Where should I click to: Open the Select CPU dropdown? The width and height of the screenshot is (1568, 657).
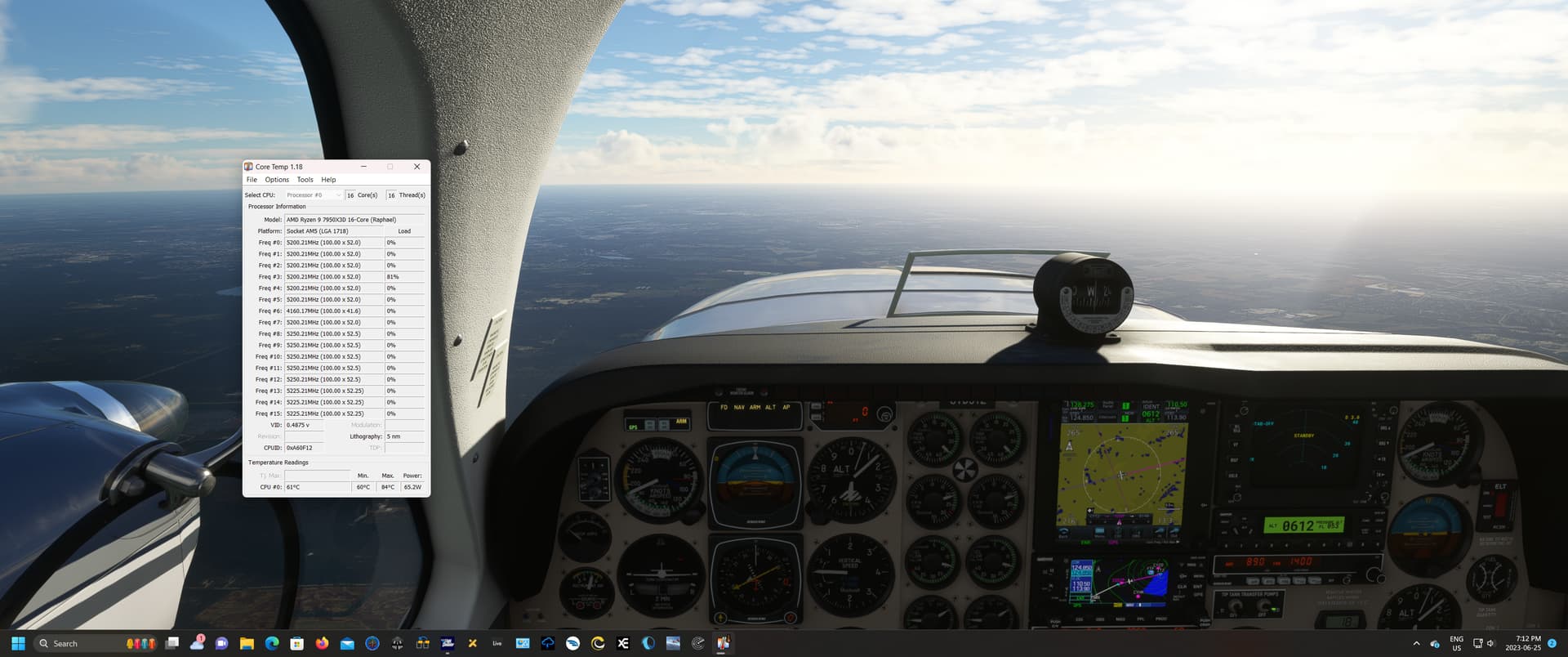click(x=314, y=194)
